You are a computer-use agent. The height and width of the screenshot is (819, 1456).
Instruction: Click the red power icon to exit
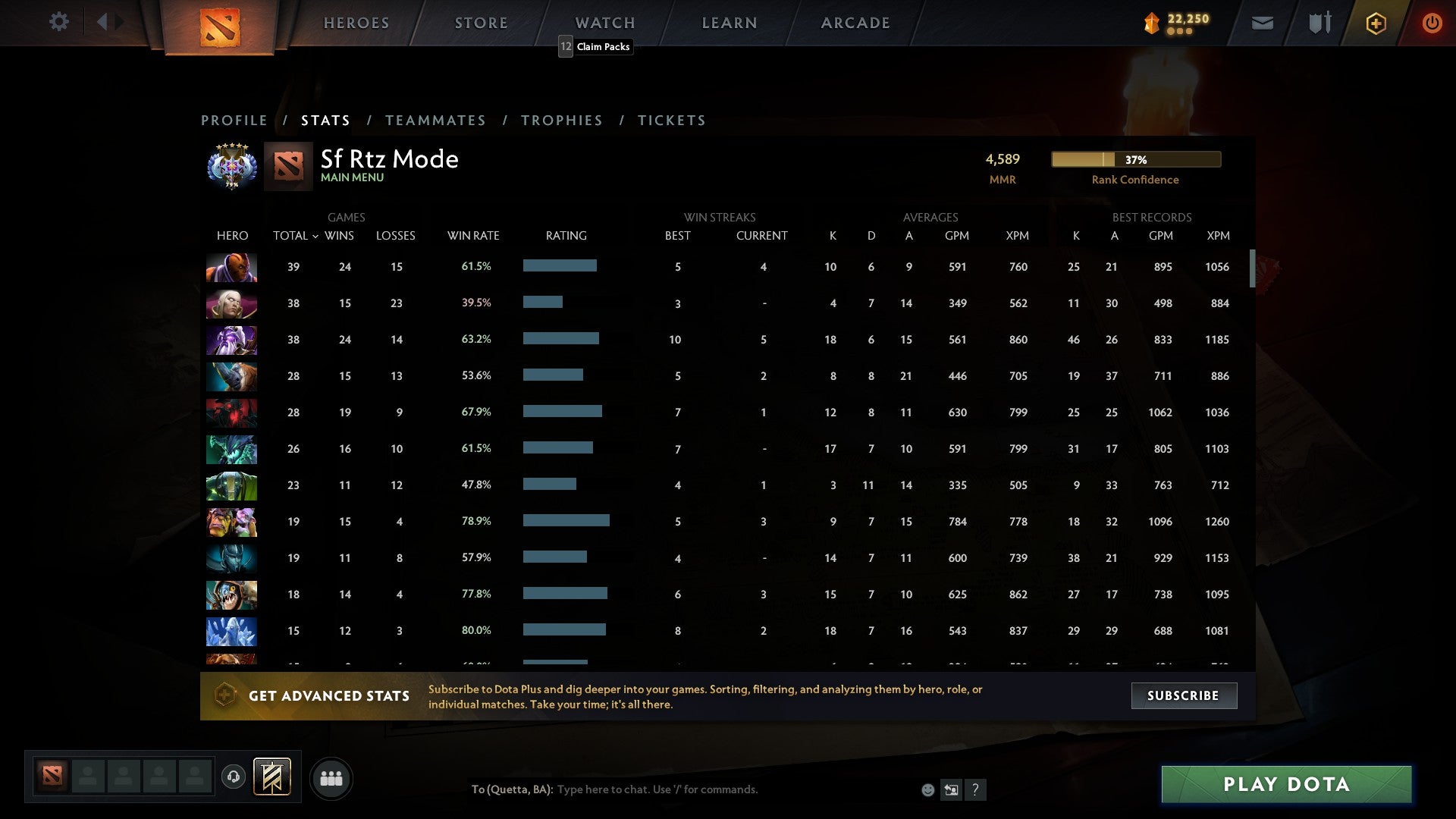tap(1432, 23)
